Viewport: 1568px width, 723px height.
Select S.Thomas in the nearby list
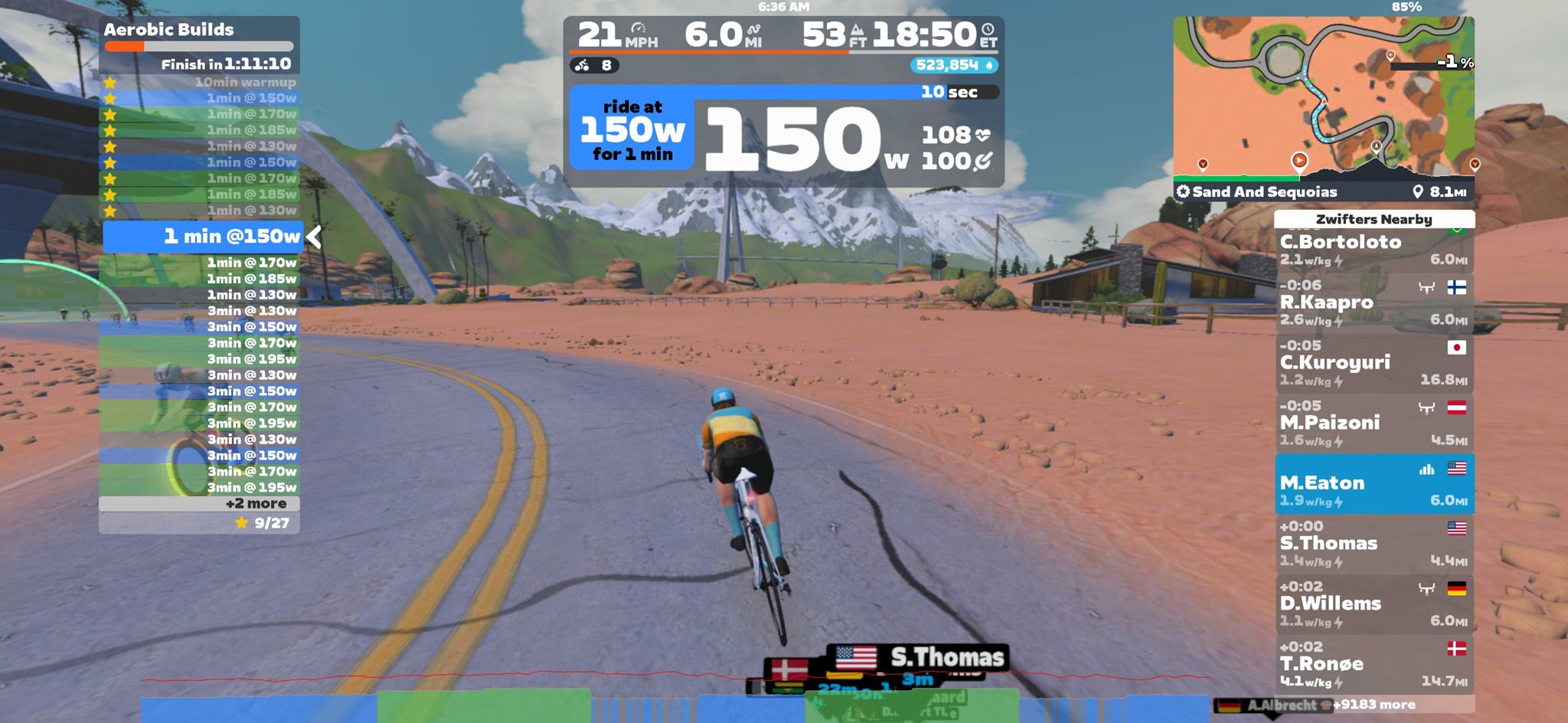tap(1374, 544)
